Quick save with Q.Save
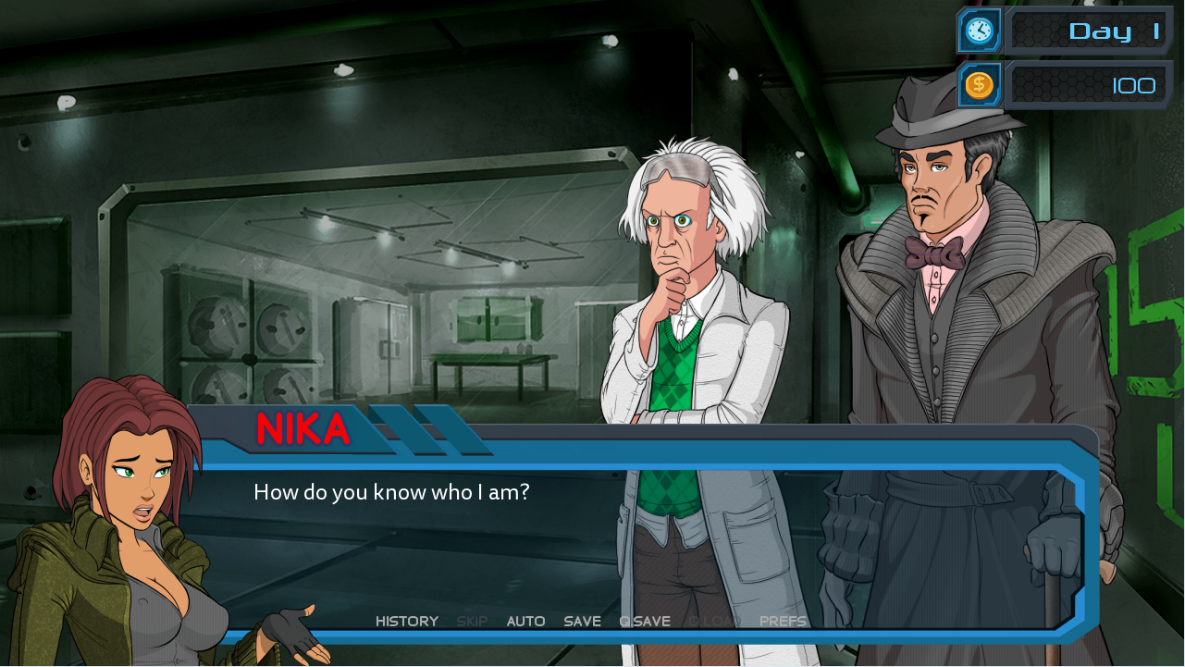The height and width of the screenshot is (667, 1185). tap(645, 621)
